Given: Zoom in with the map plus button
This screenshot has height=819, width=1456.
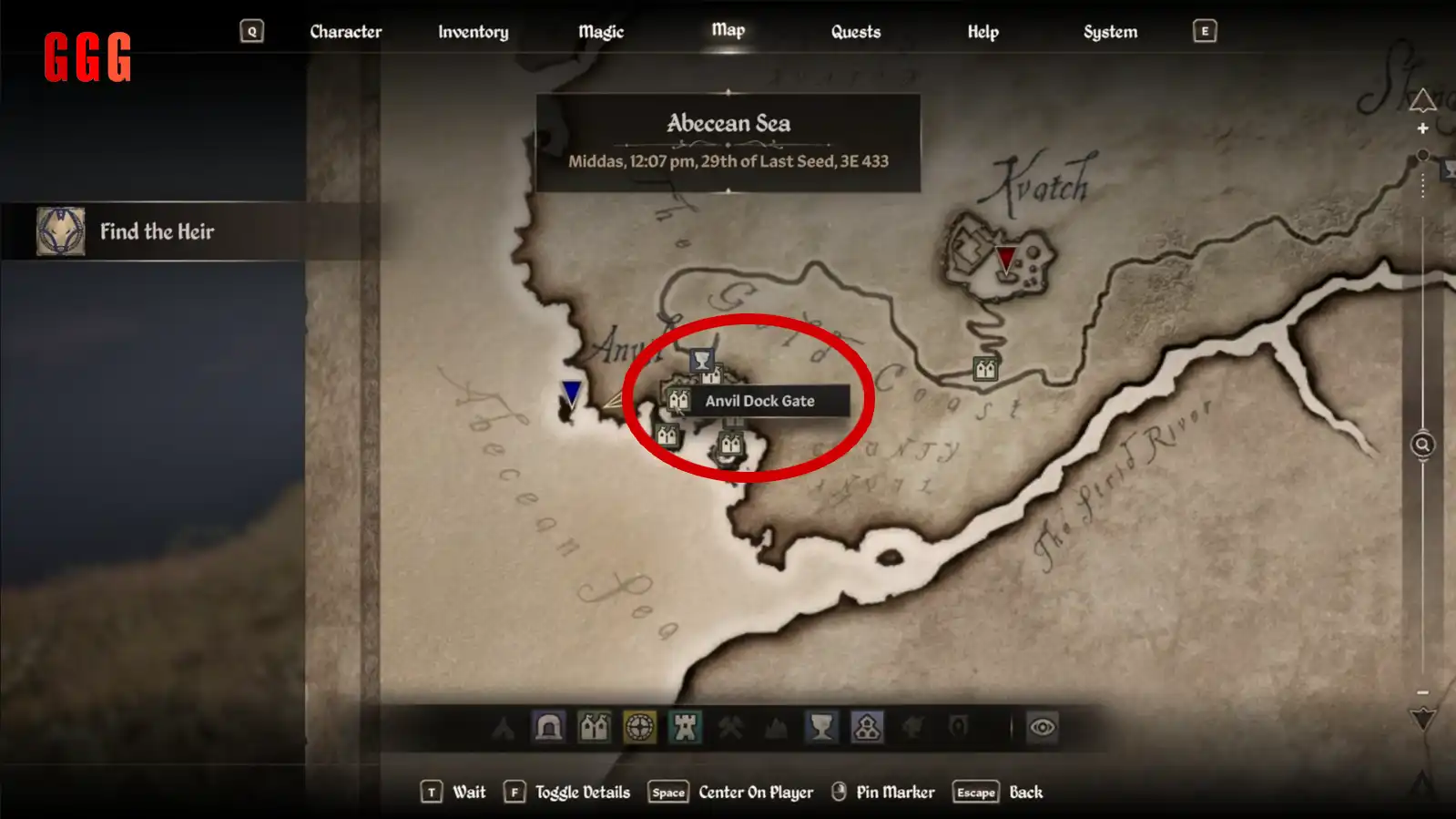Looking at the screenshot, I should coord(1422,129).
